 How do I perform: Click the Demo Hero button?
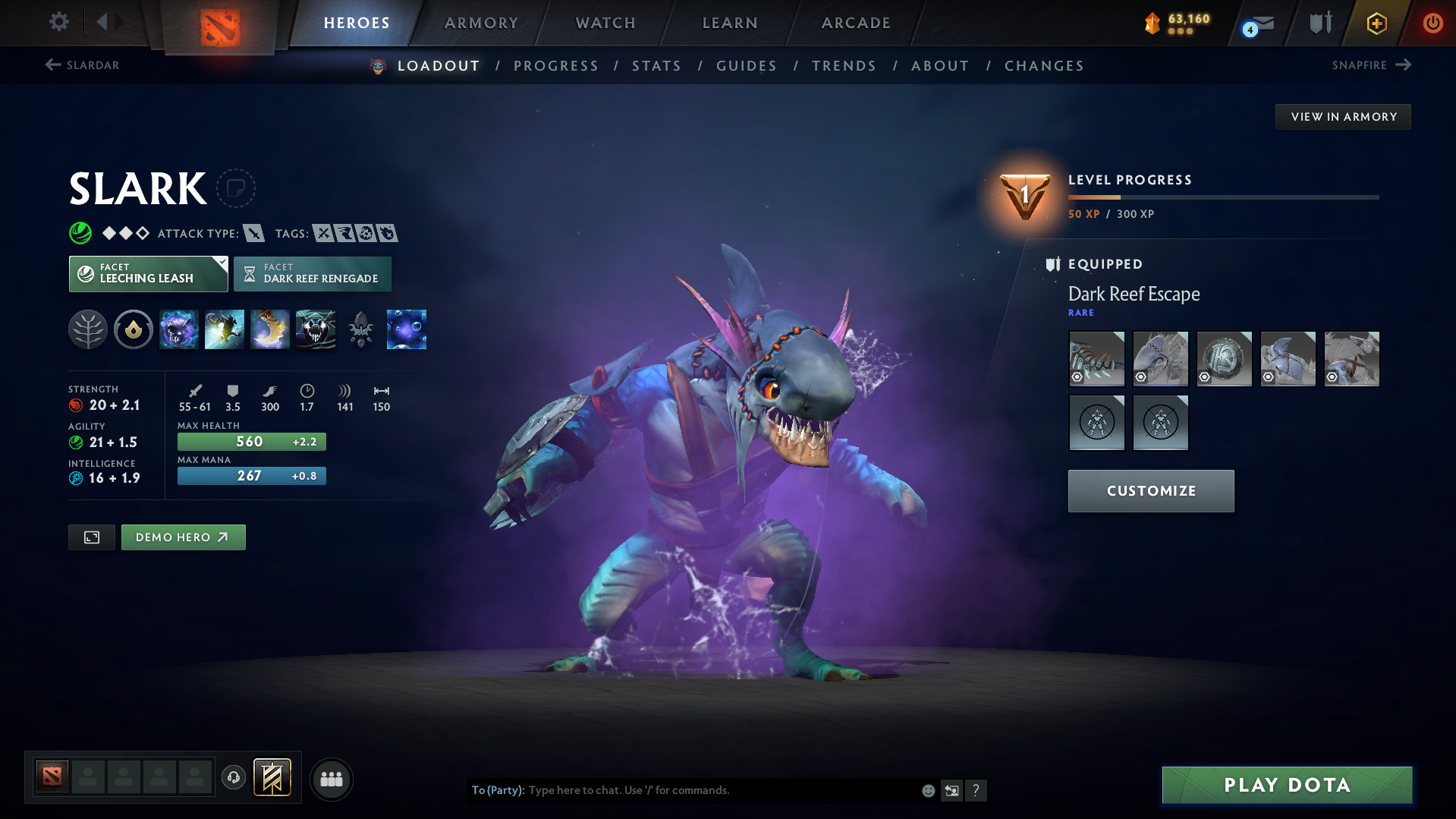click(183, 537)
